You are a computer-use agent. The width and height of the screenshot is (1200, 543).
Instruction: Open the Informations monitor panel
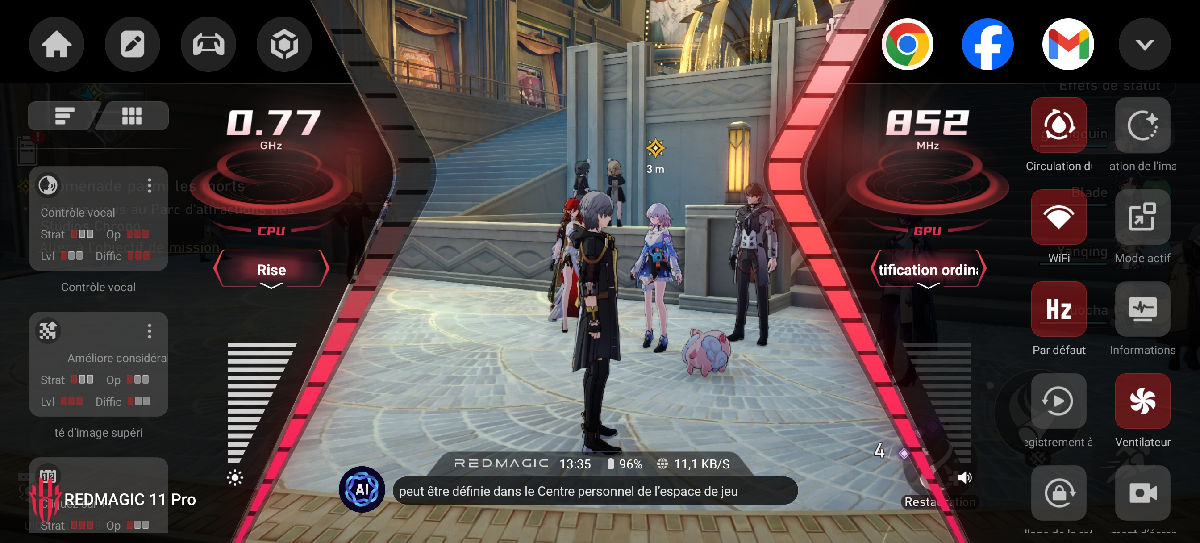click(1142, 310)
